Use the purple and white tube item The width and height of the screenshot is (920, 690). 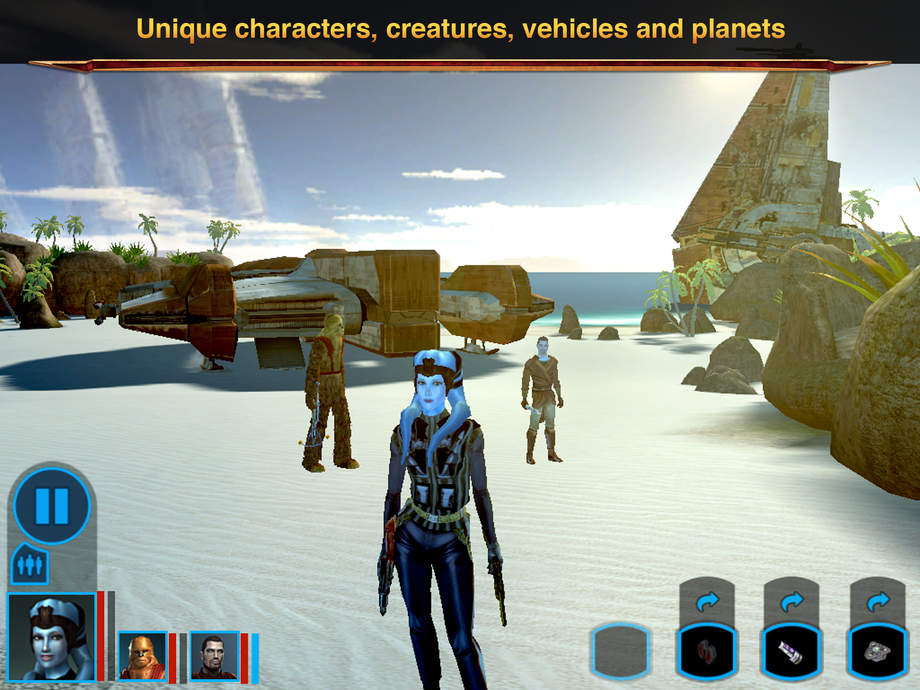click(792, 652)
